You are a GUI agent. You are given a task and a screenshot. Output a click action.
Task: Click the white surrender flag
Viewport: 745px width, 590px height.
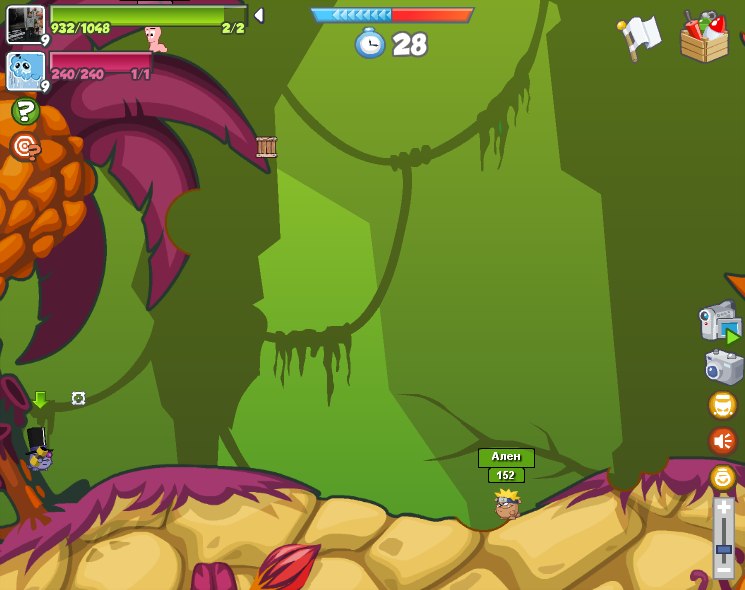(x=640, y=36)
